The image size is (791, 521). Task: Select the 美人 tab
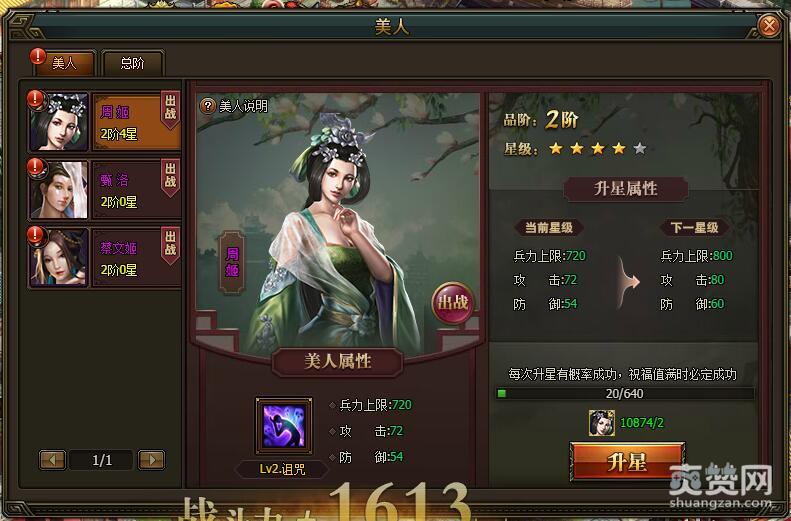click(65, 63)
